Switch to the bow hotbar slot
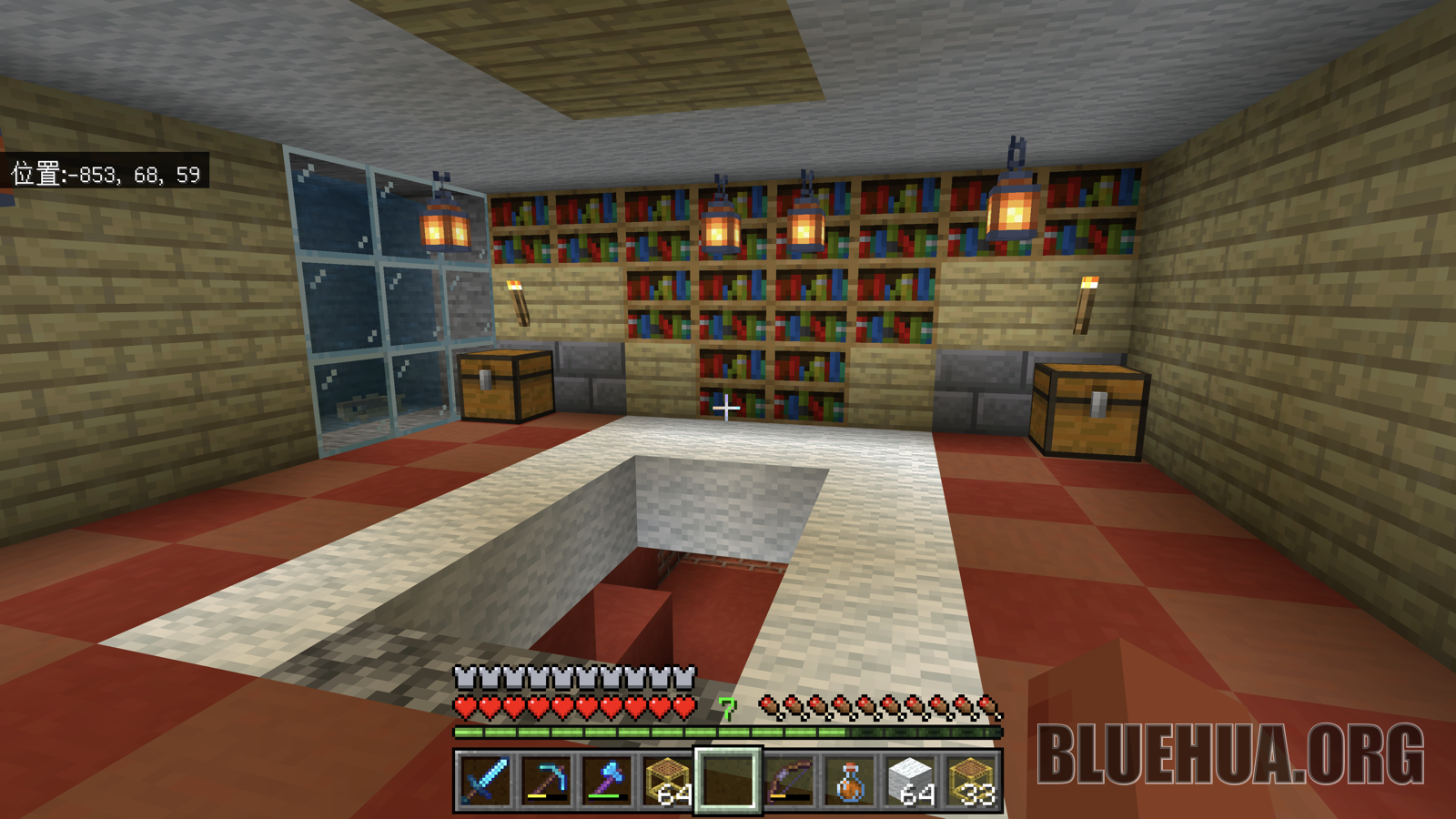Viewport: 1456px width, 819px height. click(789, 781)
